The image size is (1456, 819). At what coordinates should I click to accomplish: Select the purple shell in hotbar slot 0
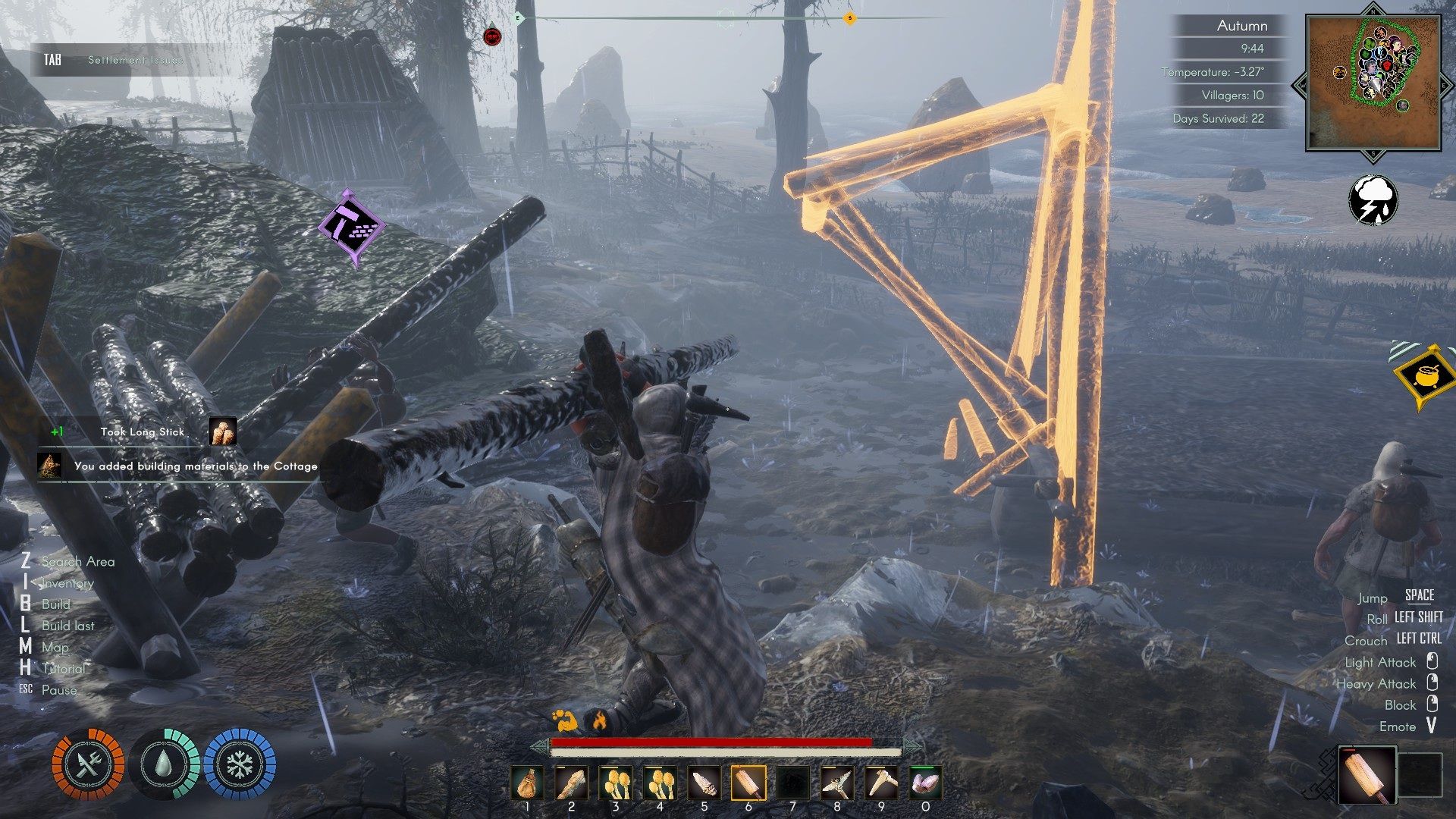[925, 783]
